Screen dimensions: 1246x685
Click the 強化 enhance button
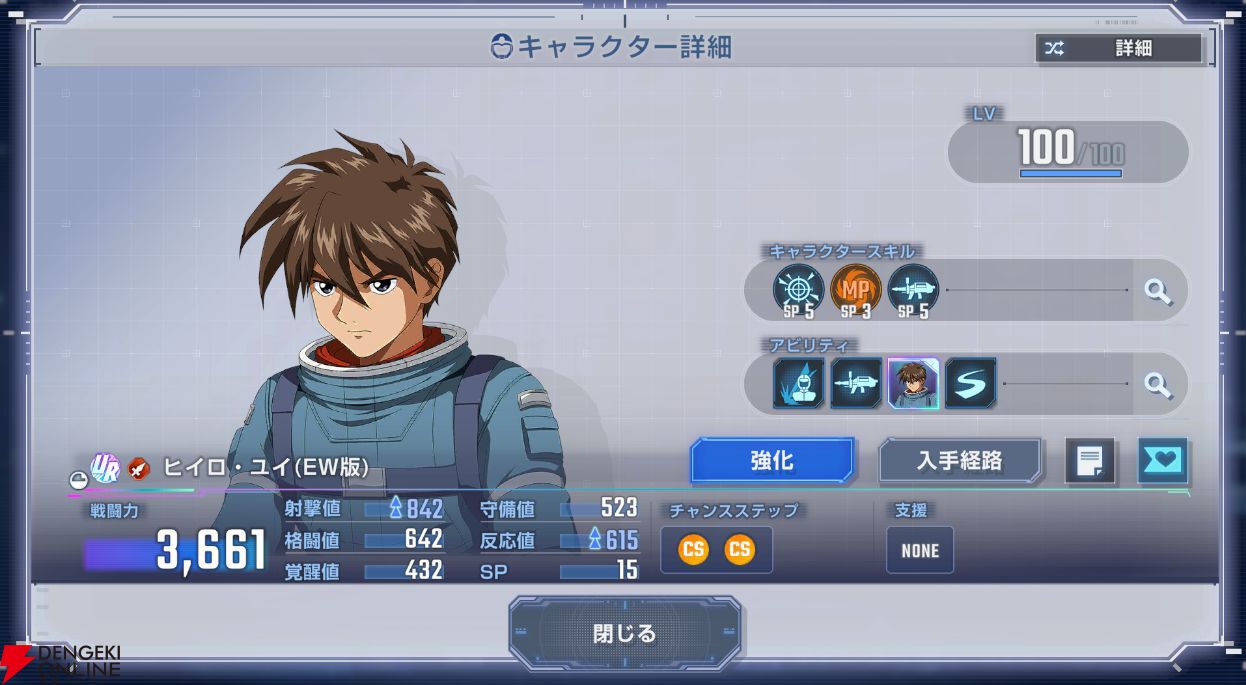(772, 461)
